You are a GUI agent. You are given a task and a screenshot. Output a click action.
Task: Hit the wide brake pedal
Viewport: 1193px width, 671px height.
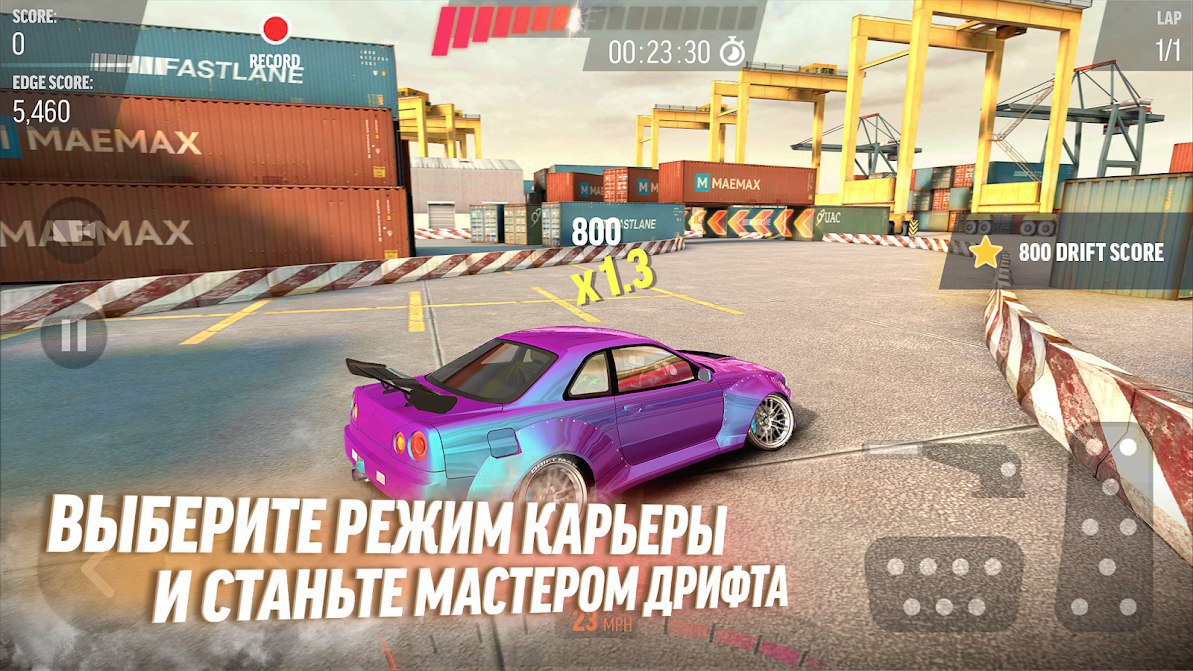[x=944, y=583]
